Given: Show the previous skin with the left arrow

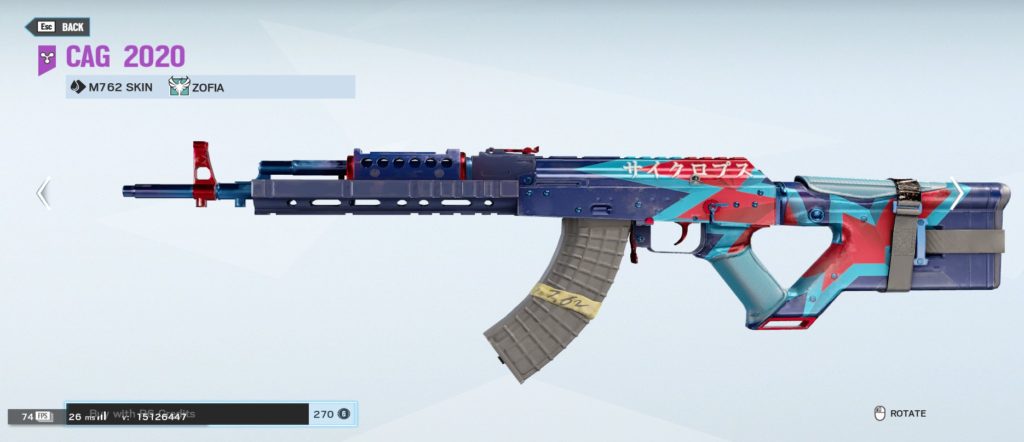Looking at the screenshot, I should tap(43, 192).
